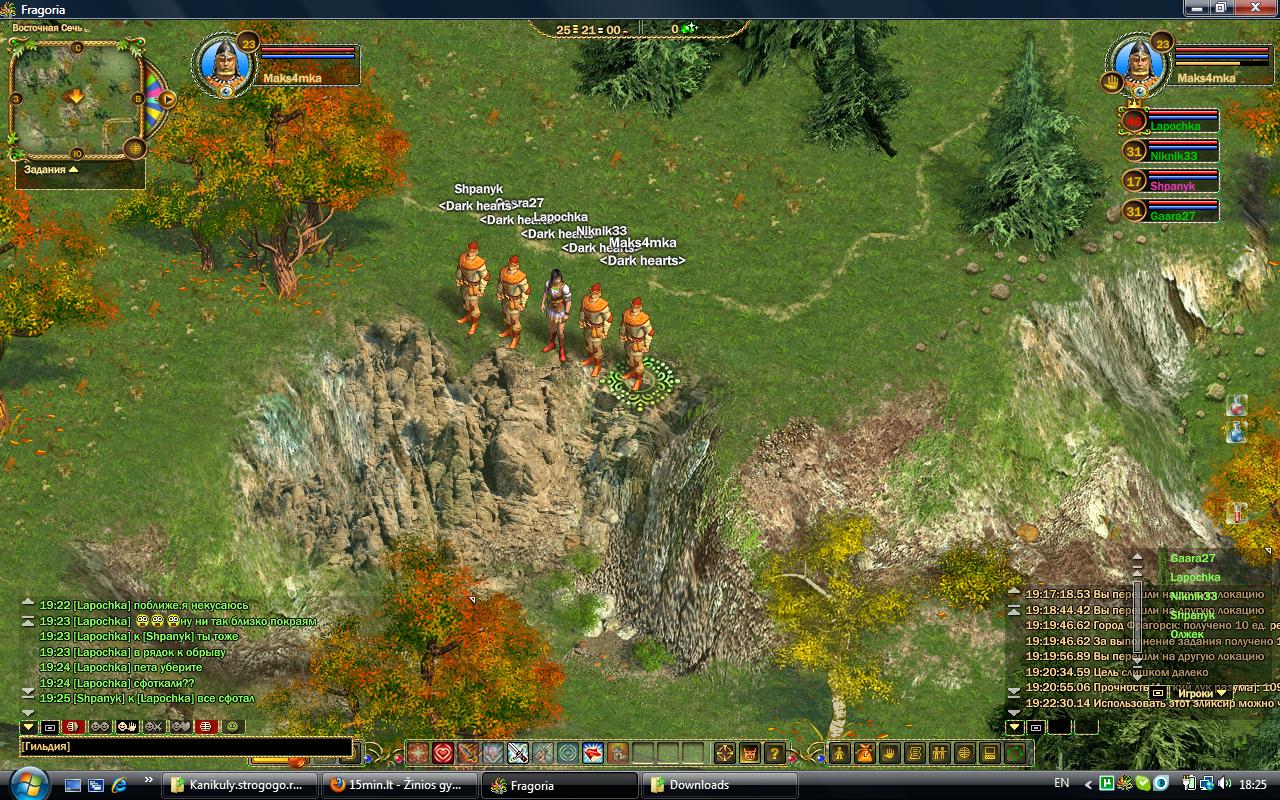
Task: Open the character sheet icon
Action: click(840, 753)
